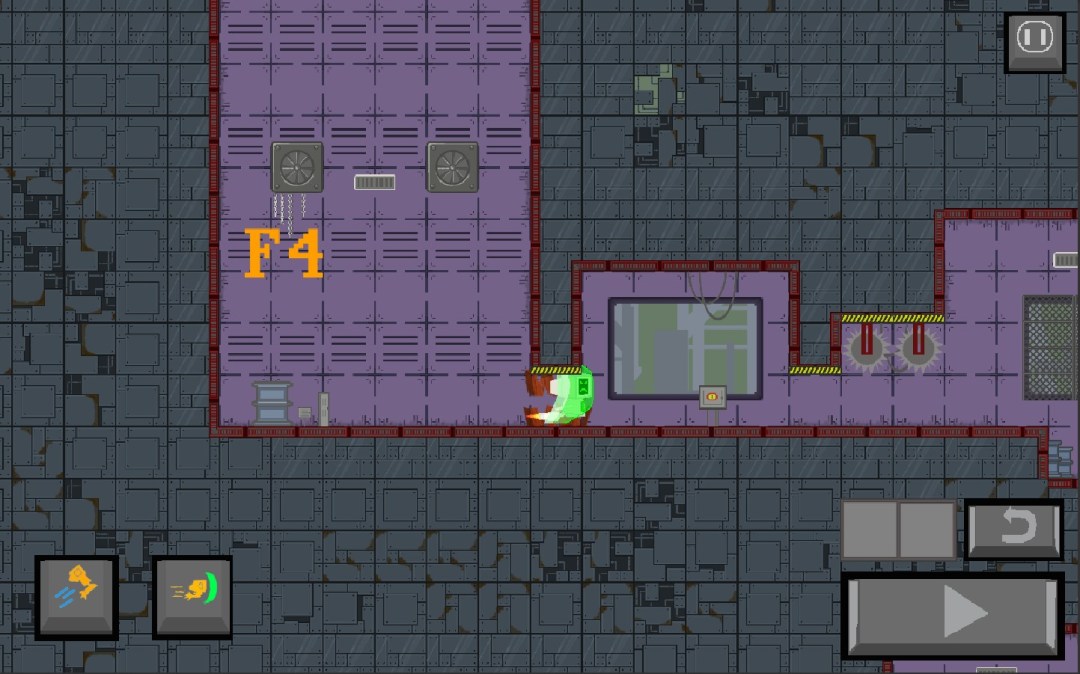Select the diagonal dash fist ability
The width and height of the screenshot is (1080, 674).
pyautogui.click(x=77, y=596)
